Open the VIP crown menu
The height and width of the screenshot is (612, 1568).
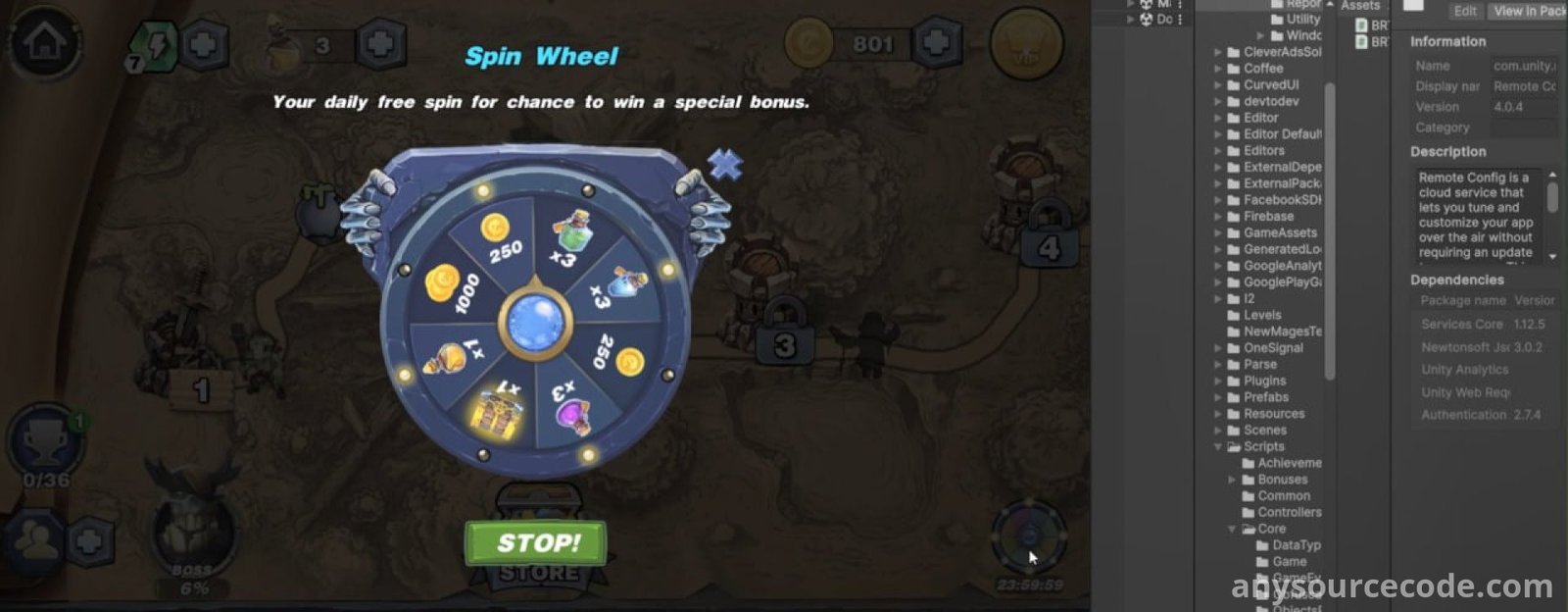pyautogui.click(x=1026, y=45)
